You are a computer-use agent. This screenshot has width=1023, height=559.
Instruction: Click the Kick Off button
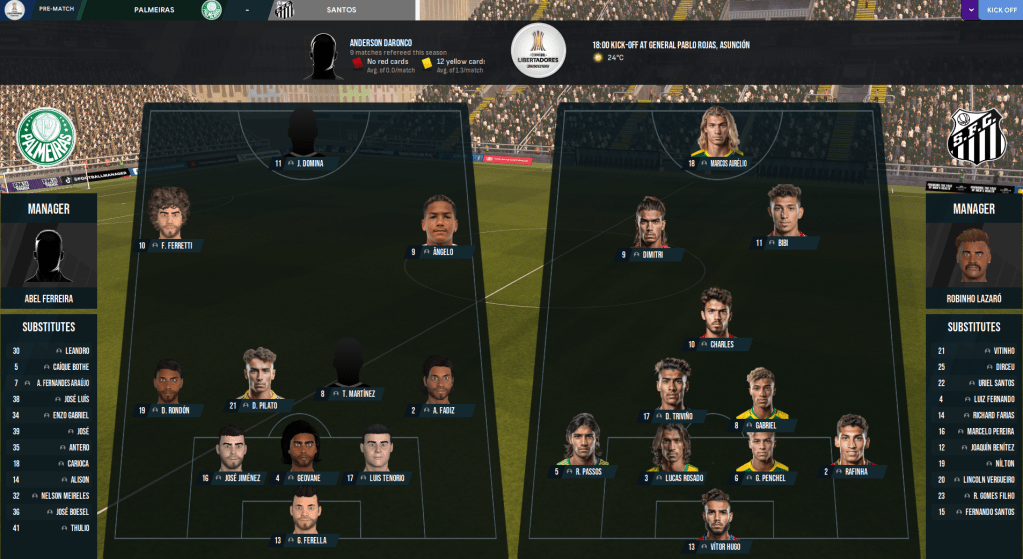pos(1001,10)
